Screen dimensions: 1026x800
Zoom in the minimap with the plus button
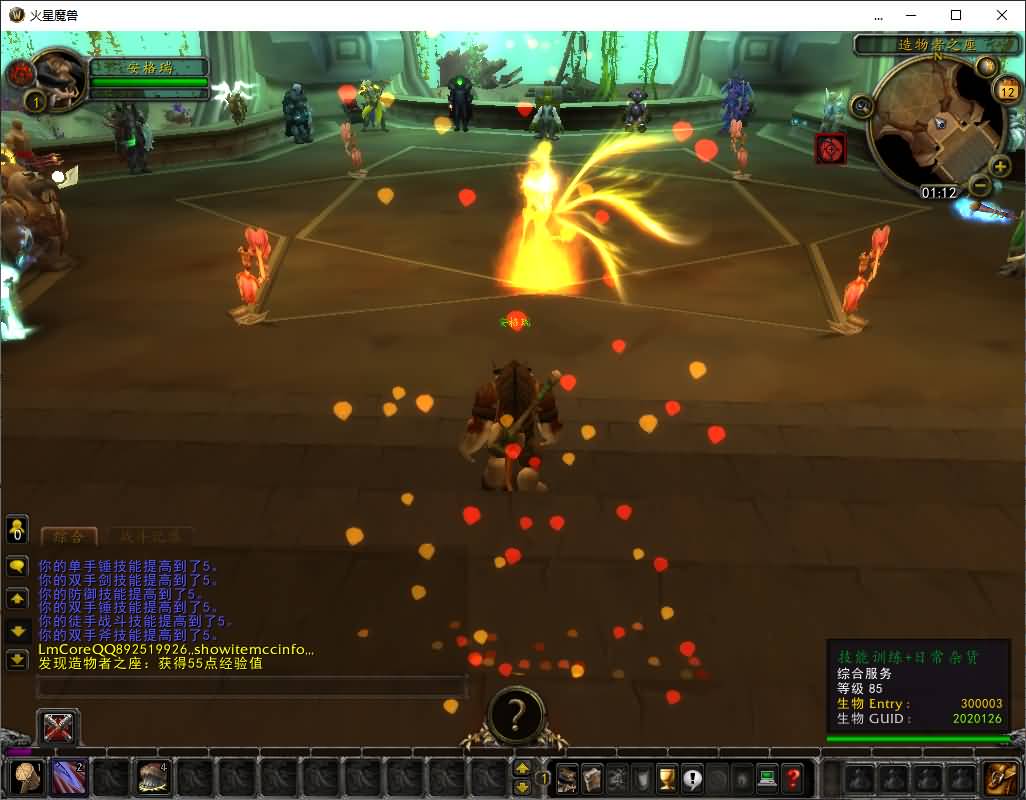click(999, 166)
